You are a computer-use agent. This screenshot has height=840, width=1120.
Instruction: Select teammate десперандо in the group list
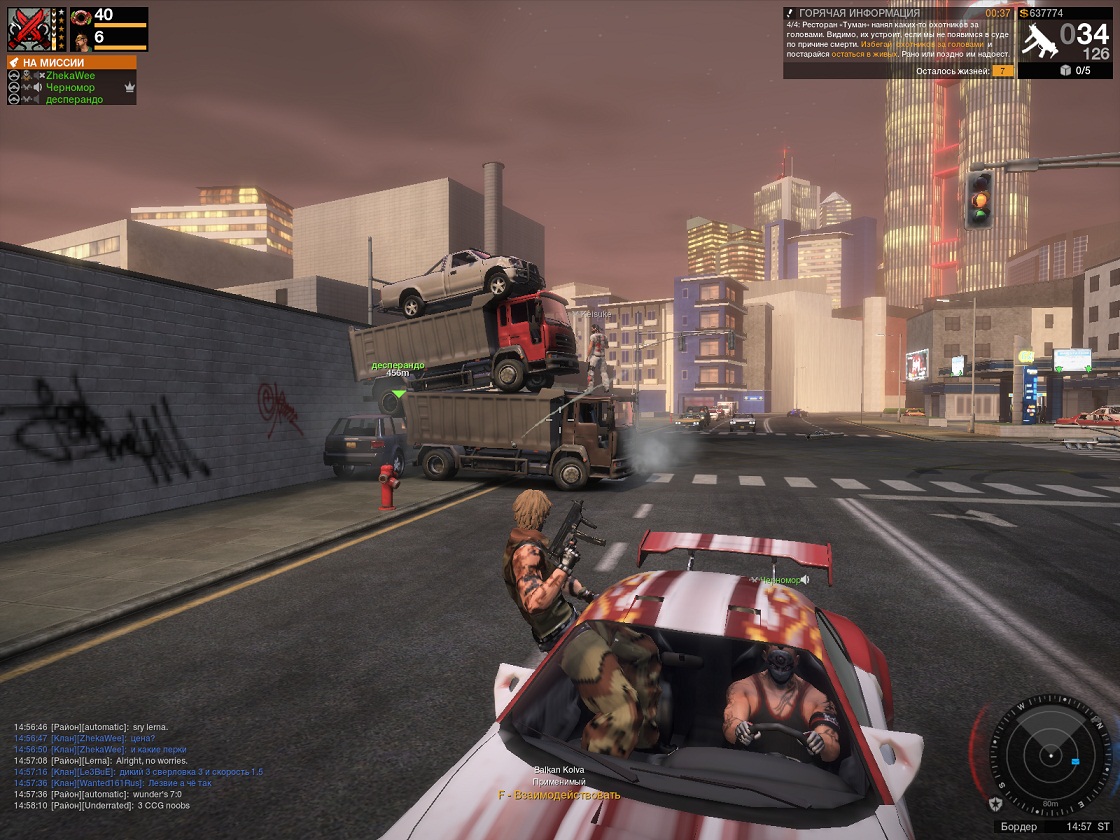(x=73, y=99)
